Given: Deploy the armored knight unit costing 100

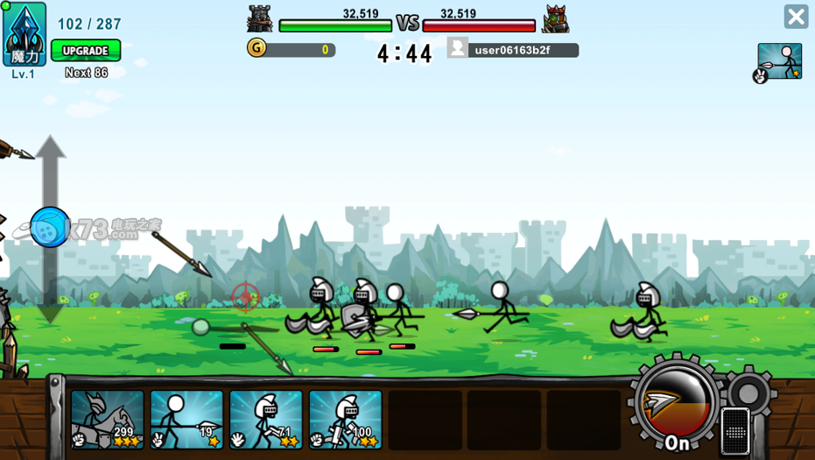Looking at the screenshot, I should [x=345, y=419].
